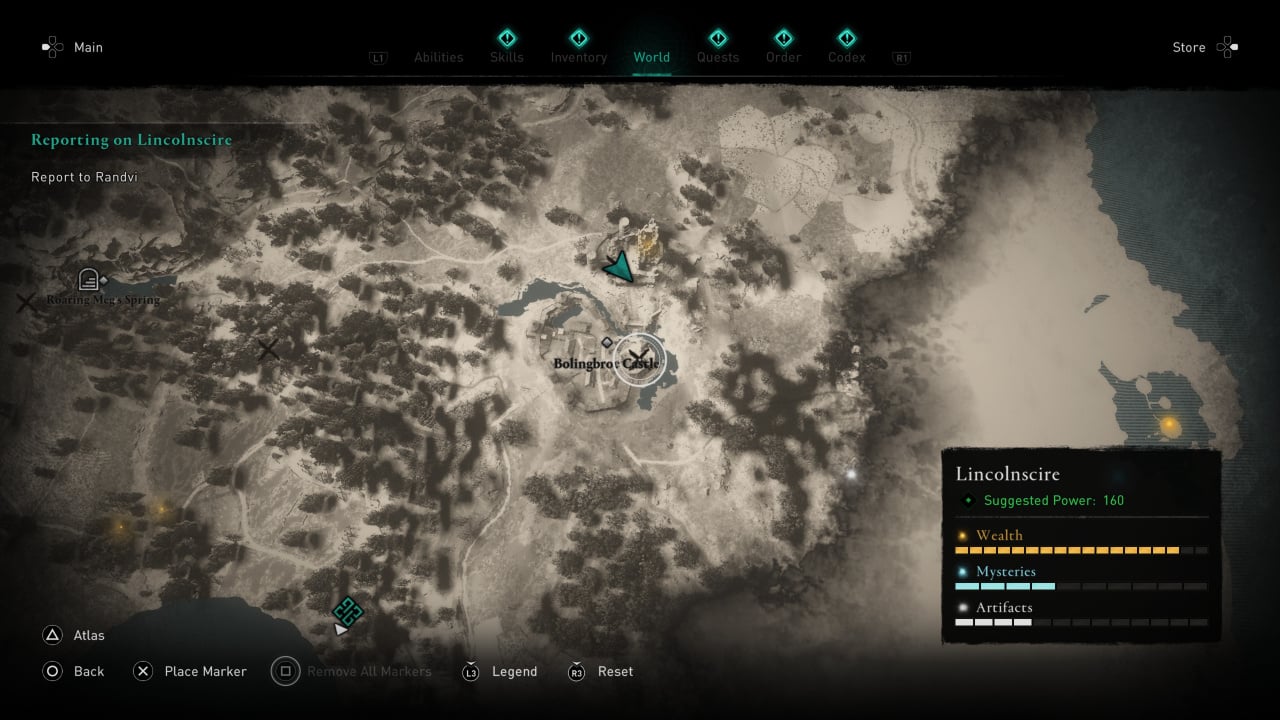Select the teal player arrow marker

620,267
